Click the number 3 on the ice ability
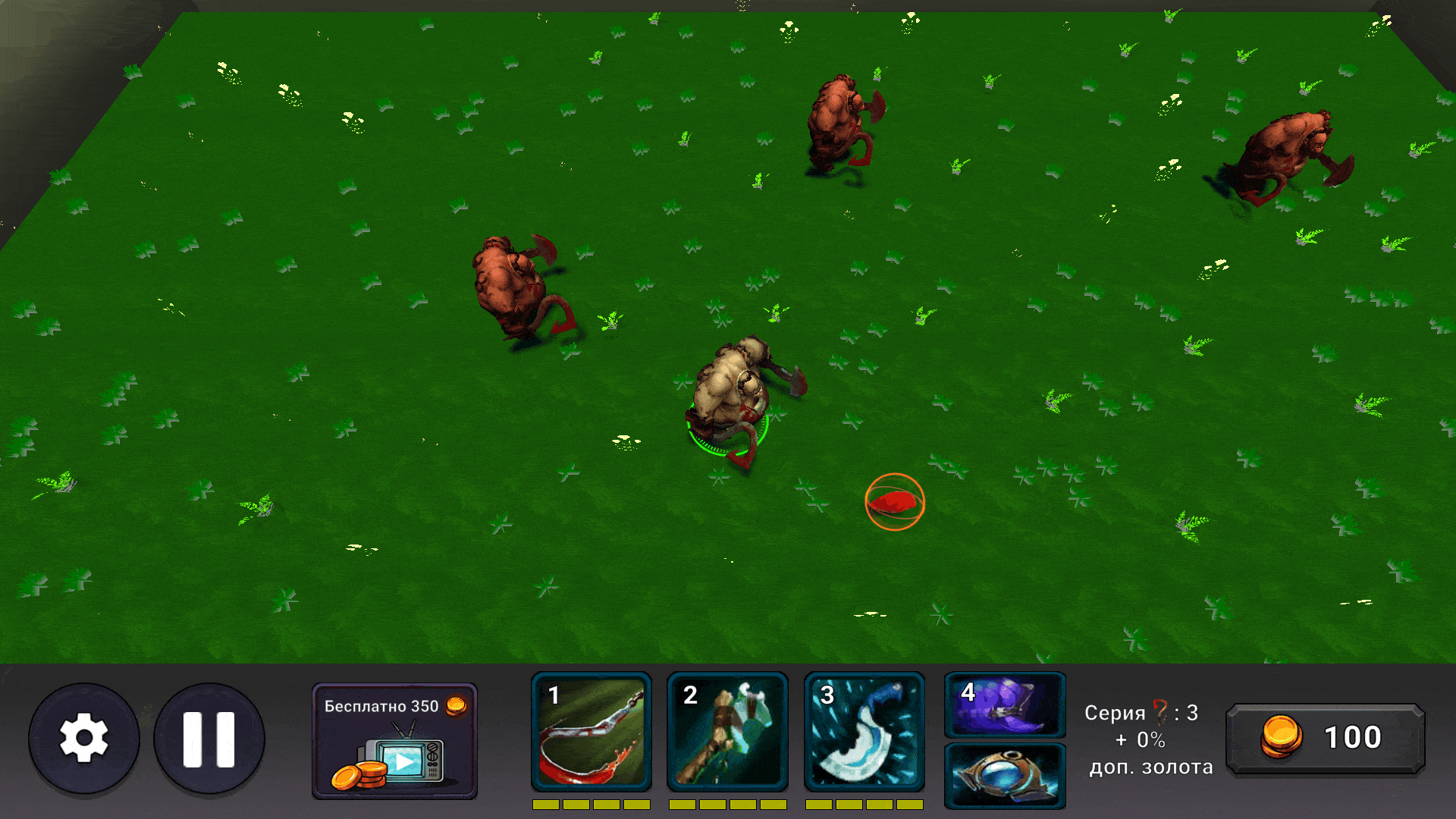The image size is (1456, 819). [828, 695]
